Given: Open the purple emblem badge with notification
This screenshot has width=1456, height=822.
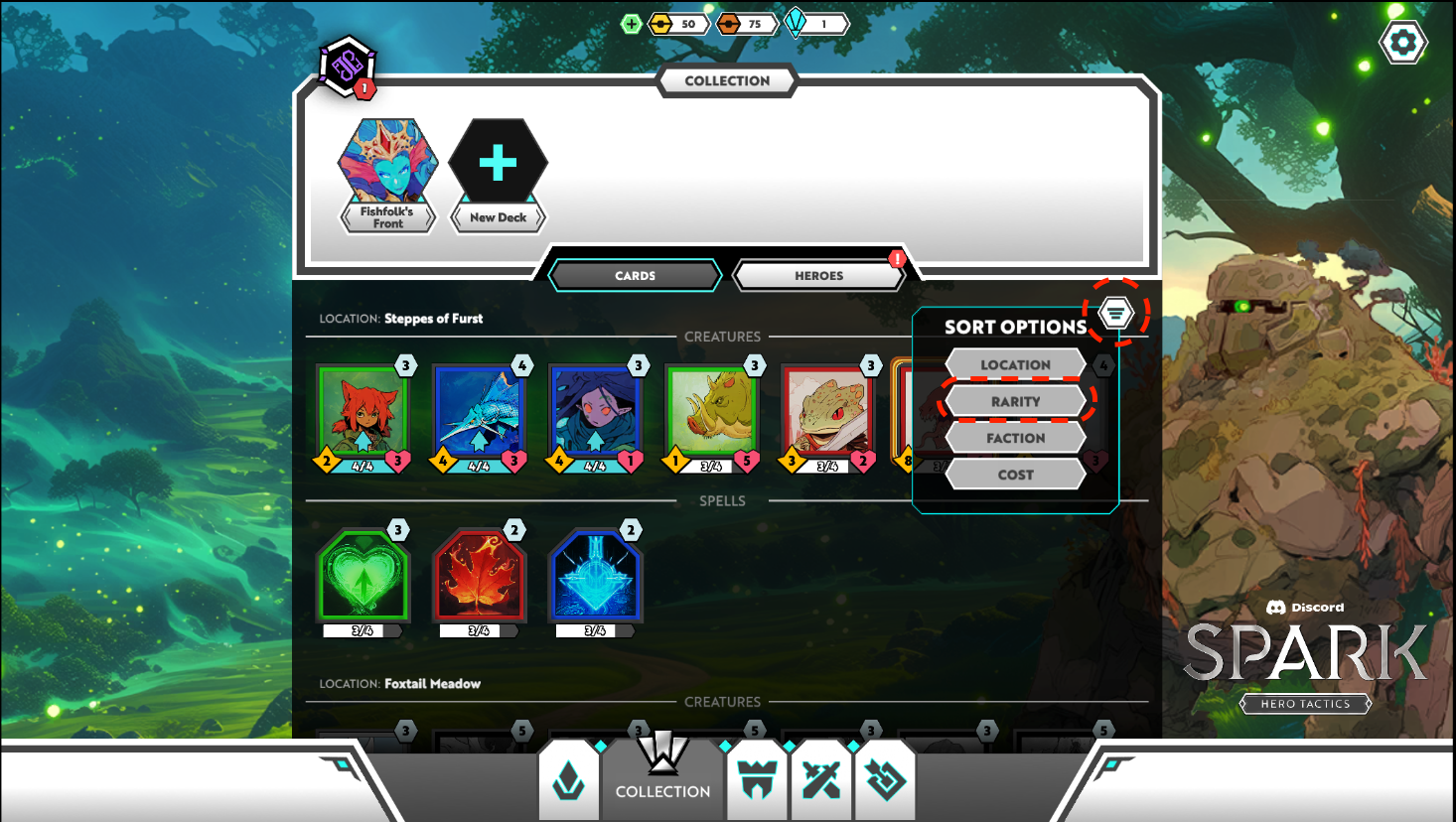Looking at the screenshot, I should point(347,67).
